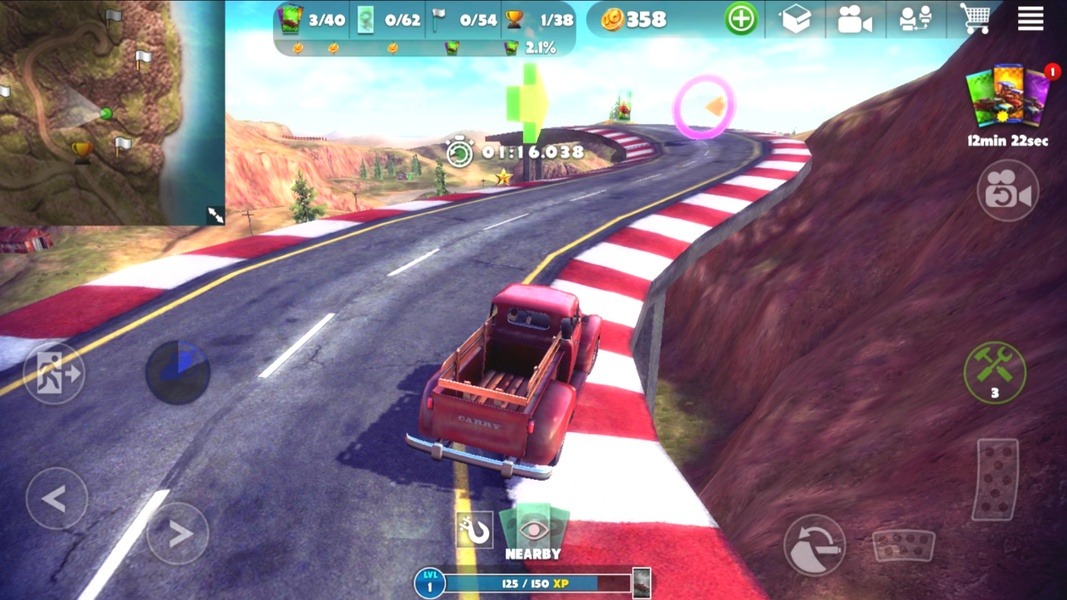Exit the vehicle

pos(54,373)
